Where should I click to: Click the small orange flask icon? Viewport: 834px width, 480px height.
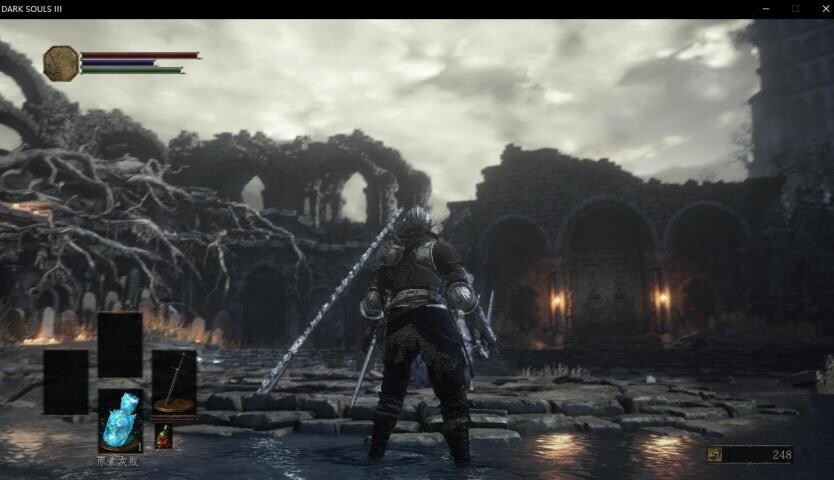click(x=163, y=436)
